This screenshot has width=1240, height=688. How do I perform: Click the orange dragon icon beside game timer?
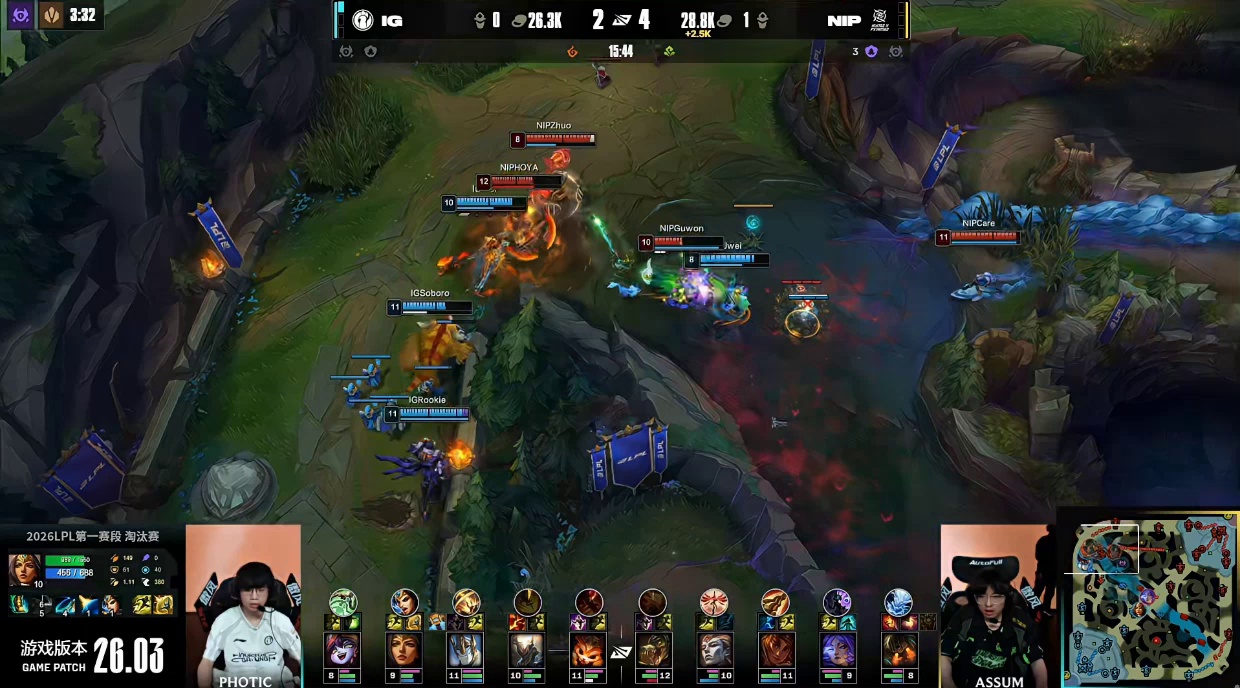[573, 51]
